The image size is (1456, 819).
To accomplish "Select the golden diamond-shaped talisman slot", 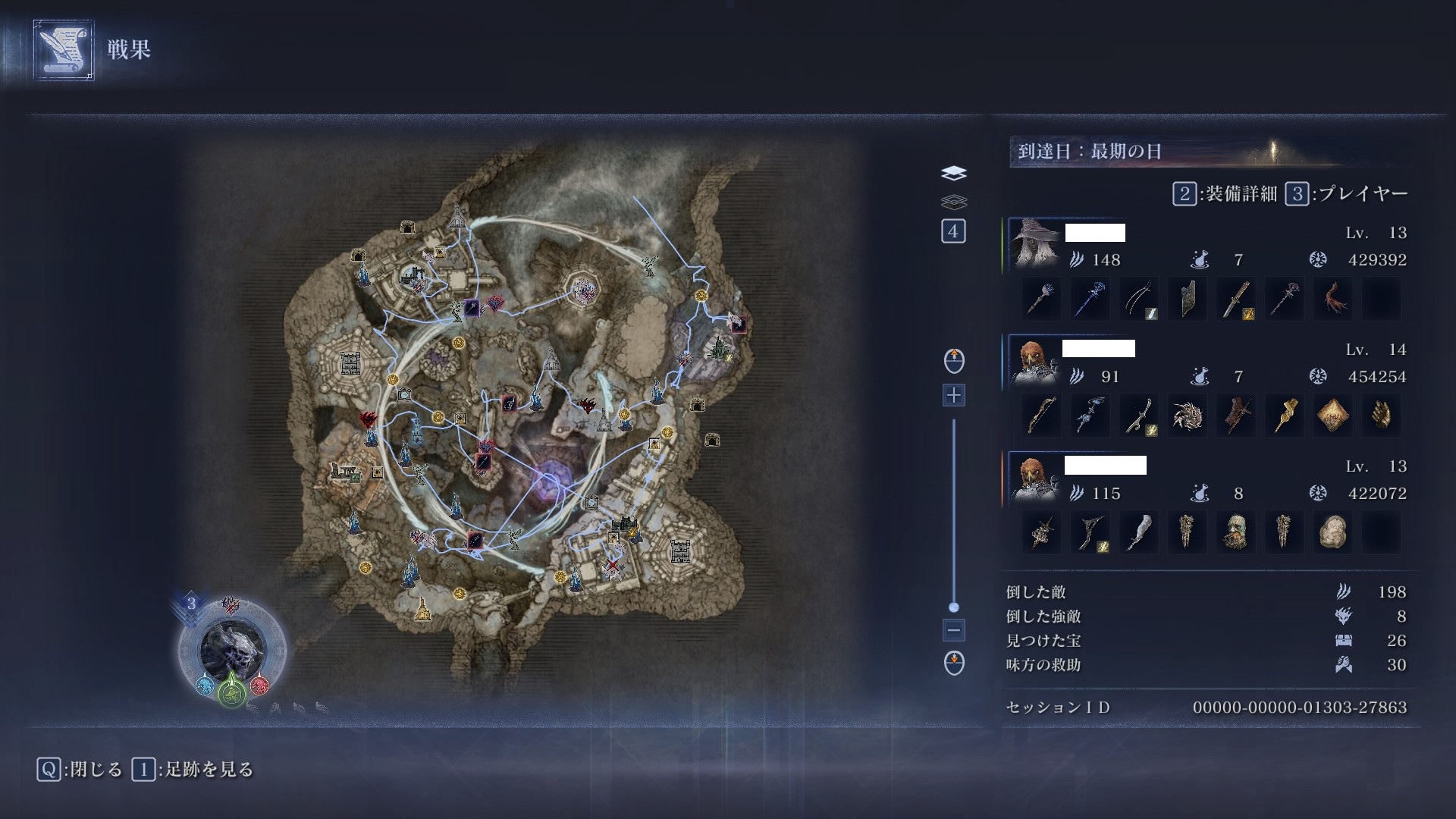I will pos(1332,416).
